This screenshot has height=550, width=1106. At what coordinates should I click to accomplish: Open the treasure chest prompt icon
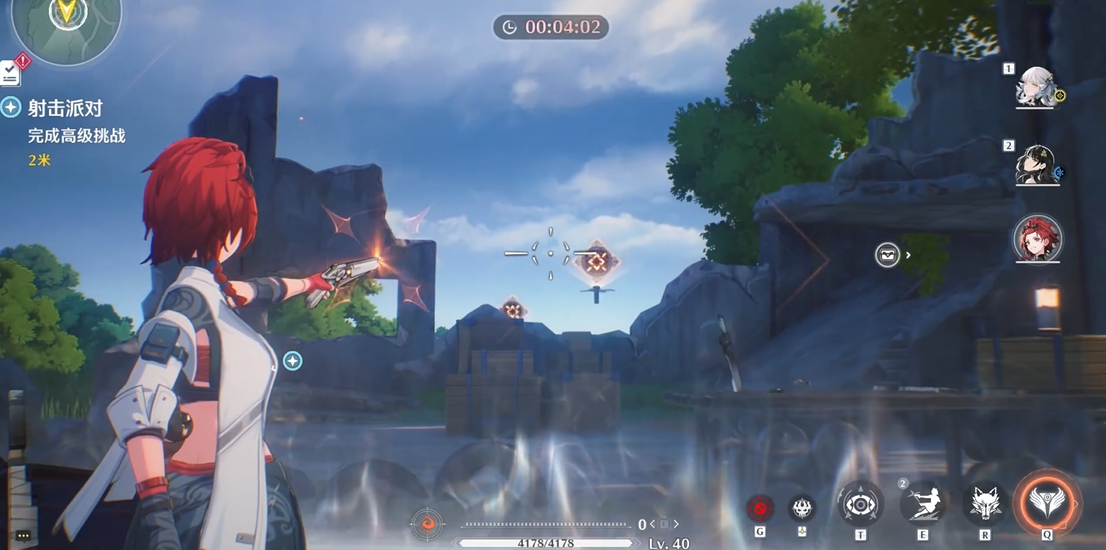point(887,255)
